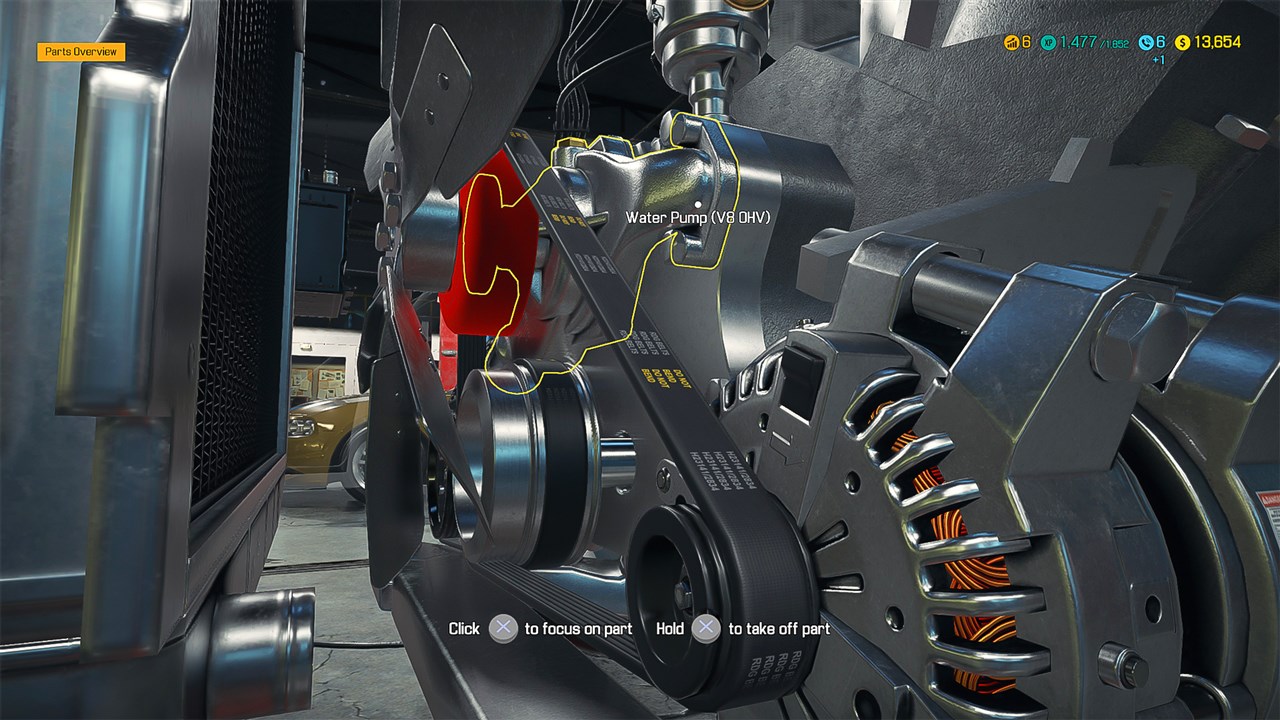1280x720 pixels.
Task: Select the teal XP badge icon
Action: (1048, 43)
